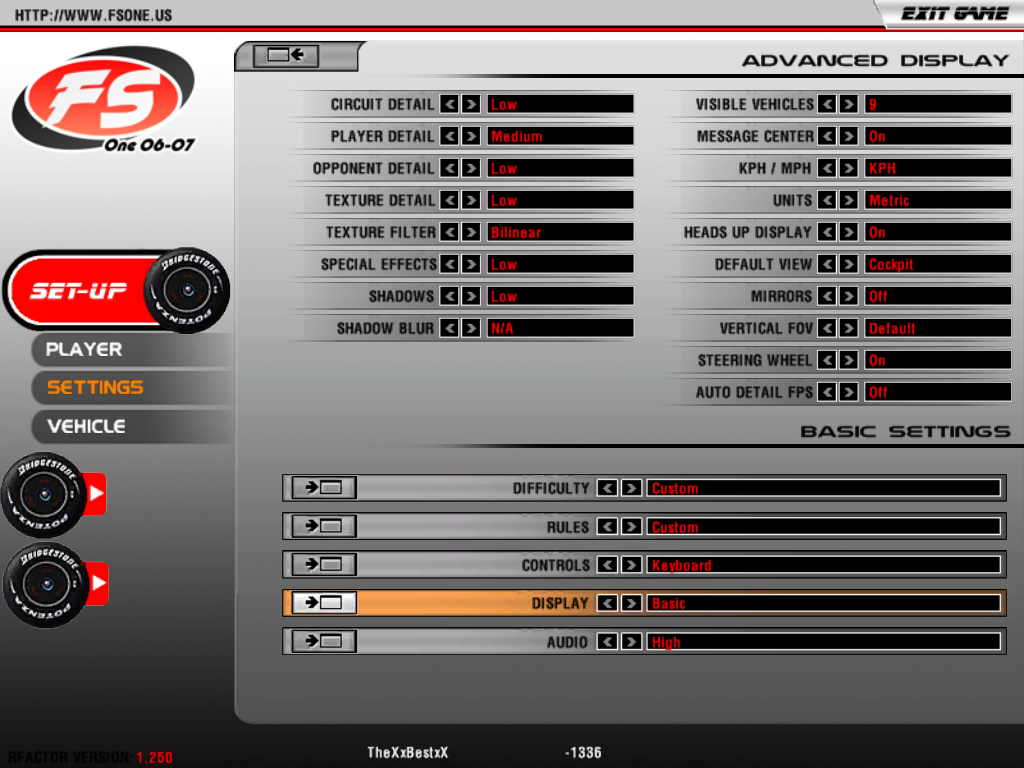This screenshot has height=768, width=1024.
Task: Change Default View with left arrow
Action: [827, 264]
